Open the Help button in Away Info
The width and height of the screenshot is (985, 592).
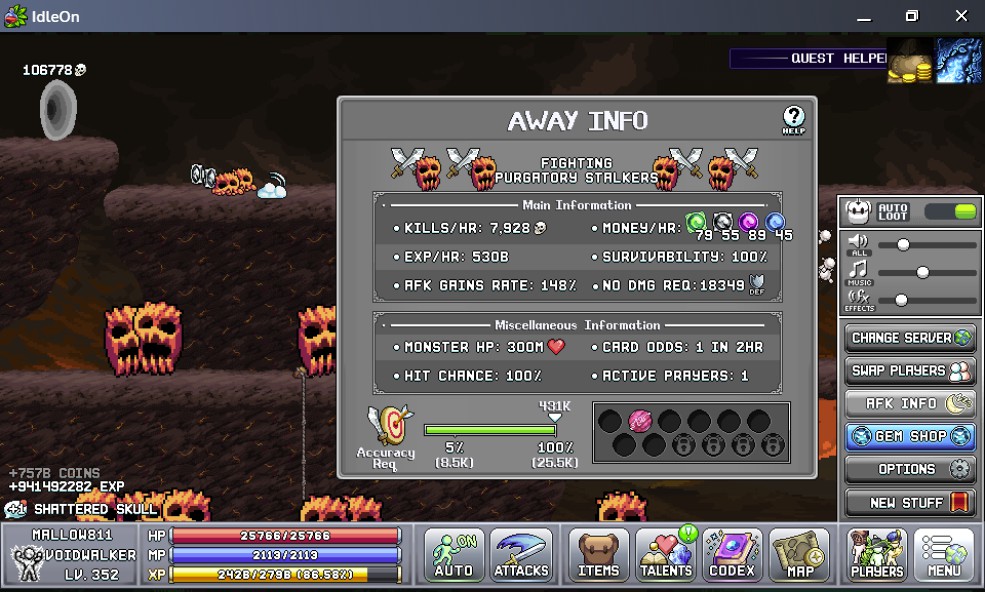pyautogui.click(x=793, y=121)
